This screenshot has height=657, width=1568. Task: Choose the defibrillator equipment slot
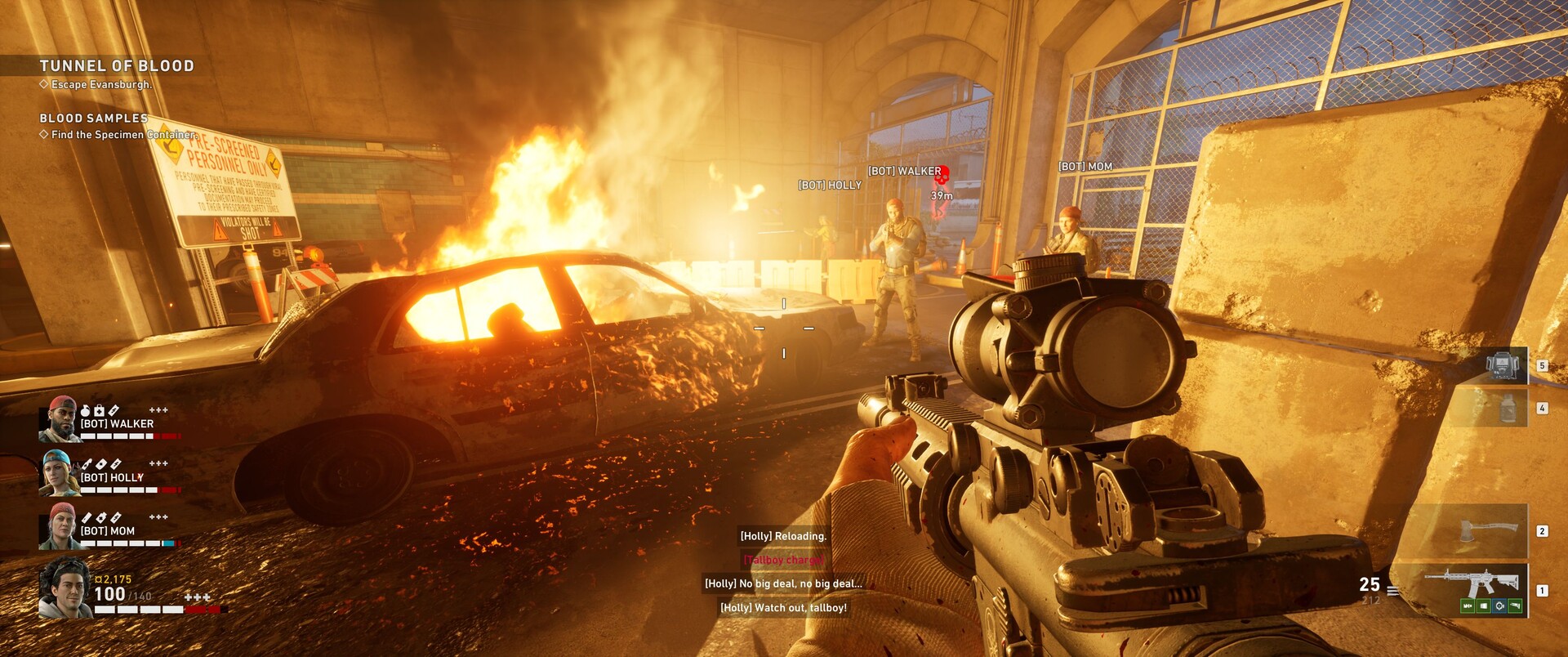coord(1501,366)
